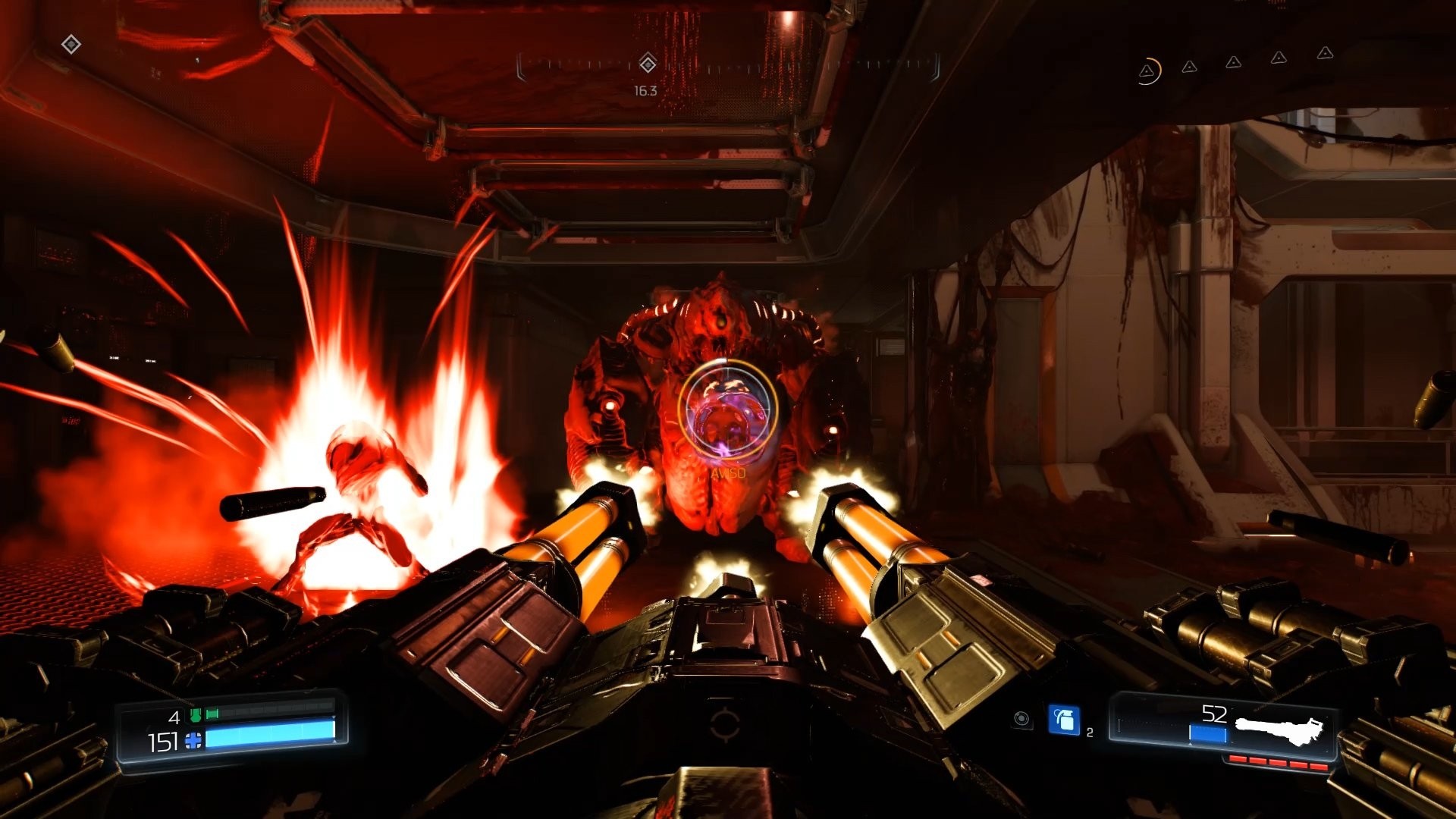The width and height of the screenshot is (1456, 819).
Task: Click the grenade count number 2
Action: click(x=1090, y=732)
